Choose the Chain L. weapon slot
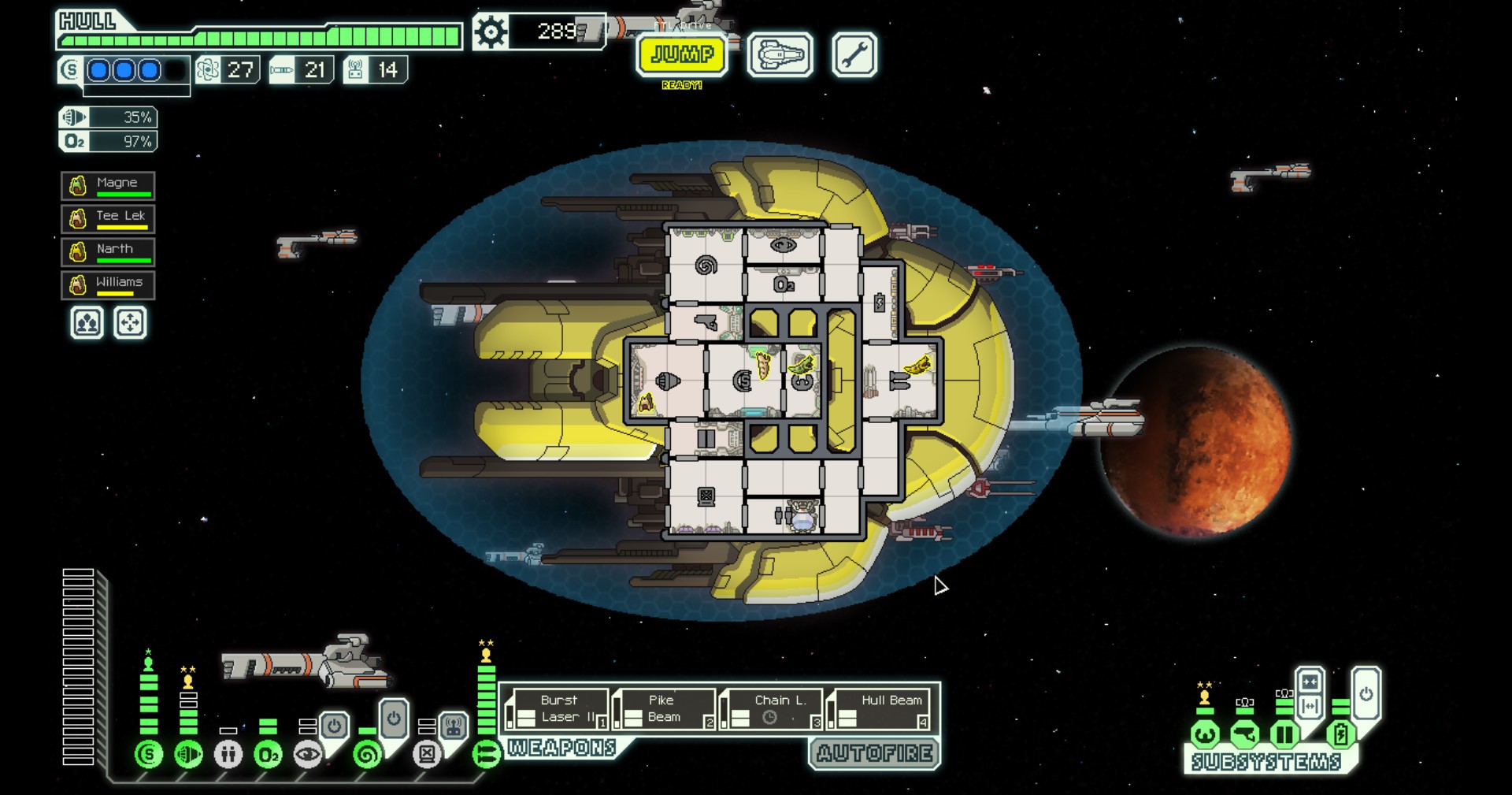 pyautogui.click(x=772, y=708)
